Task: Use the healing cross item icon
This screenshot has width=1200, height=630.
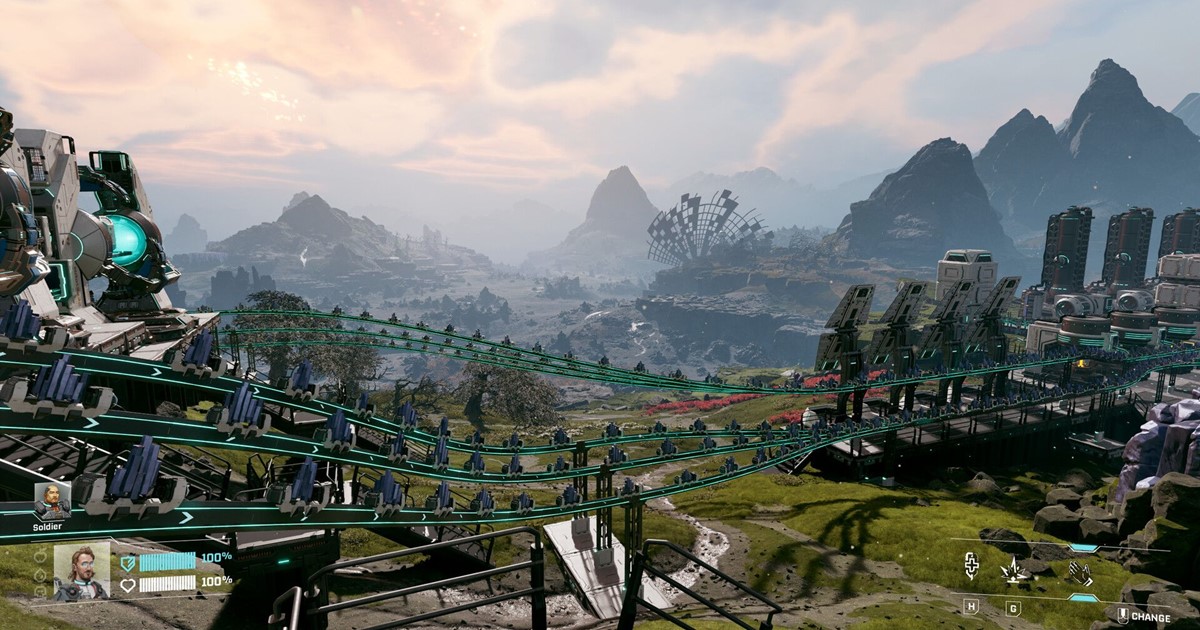Action: 971,568
